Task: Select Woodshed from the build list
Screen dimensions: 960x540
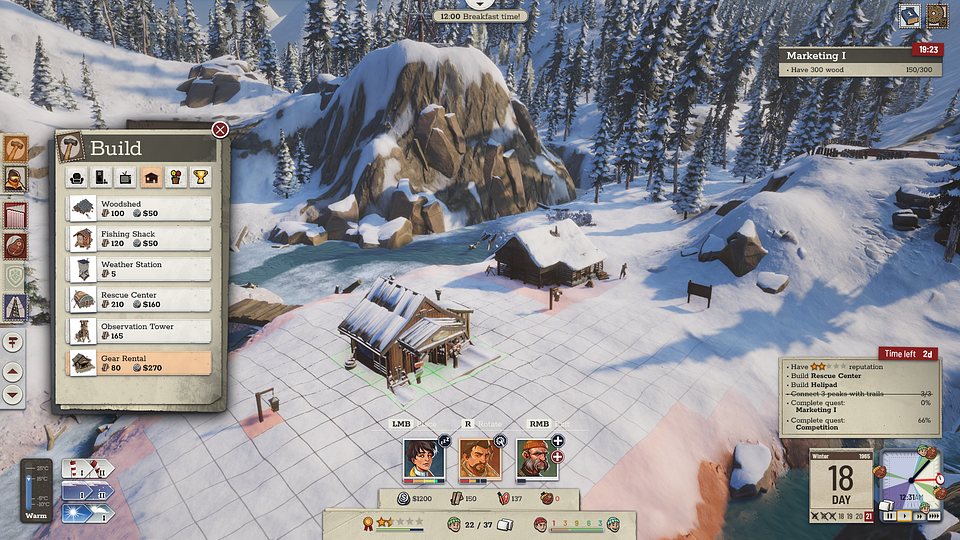Action: coord(140,208)
